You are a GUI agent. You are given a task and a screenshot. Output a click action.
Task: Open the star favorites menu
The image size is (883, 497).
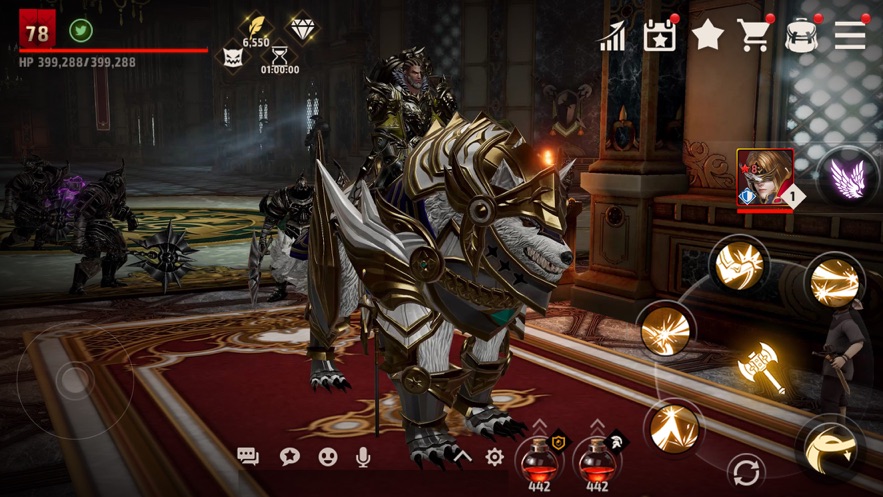coord(708,35)
